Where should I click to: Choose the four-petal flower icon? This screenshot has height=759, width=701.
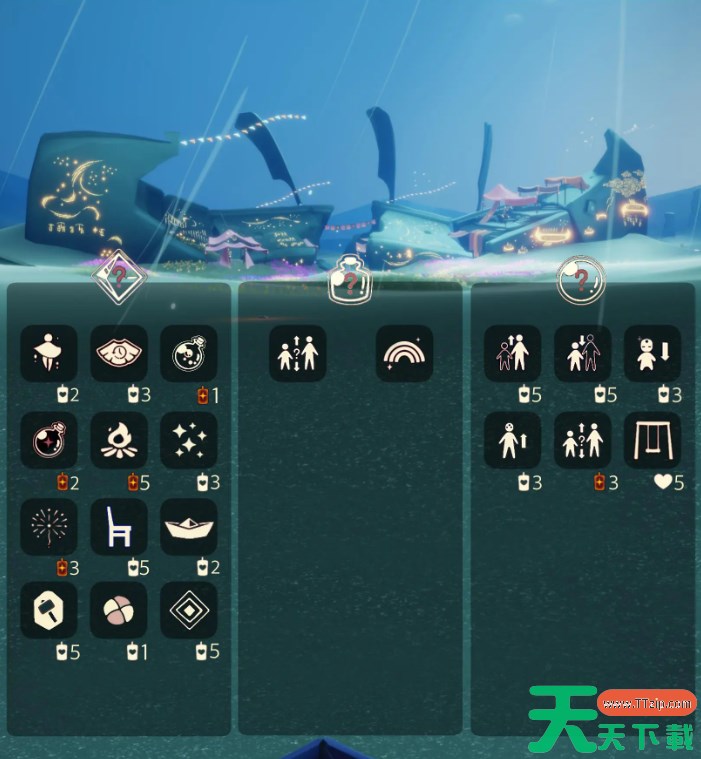119,611
